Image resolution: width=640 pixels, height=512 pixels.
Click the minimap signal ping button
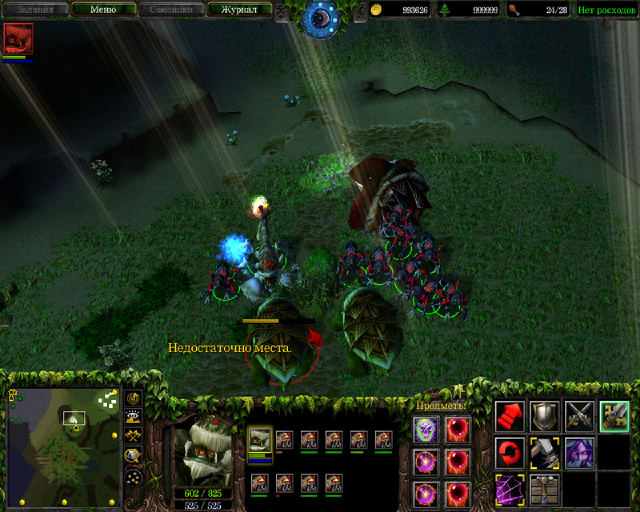[133, 396]
